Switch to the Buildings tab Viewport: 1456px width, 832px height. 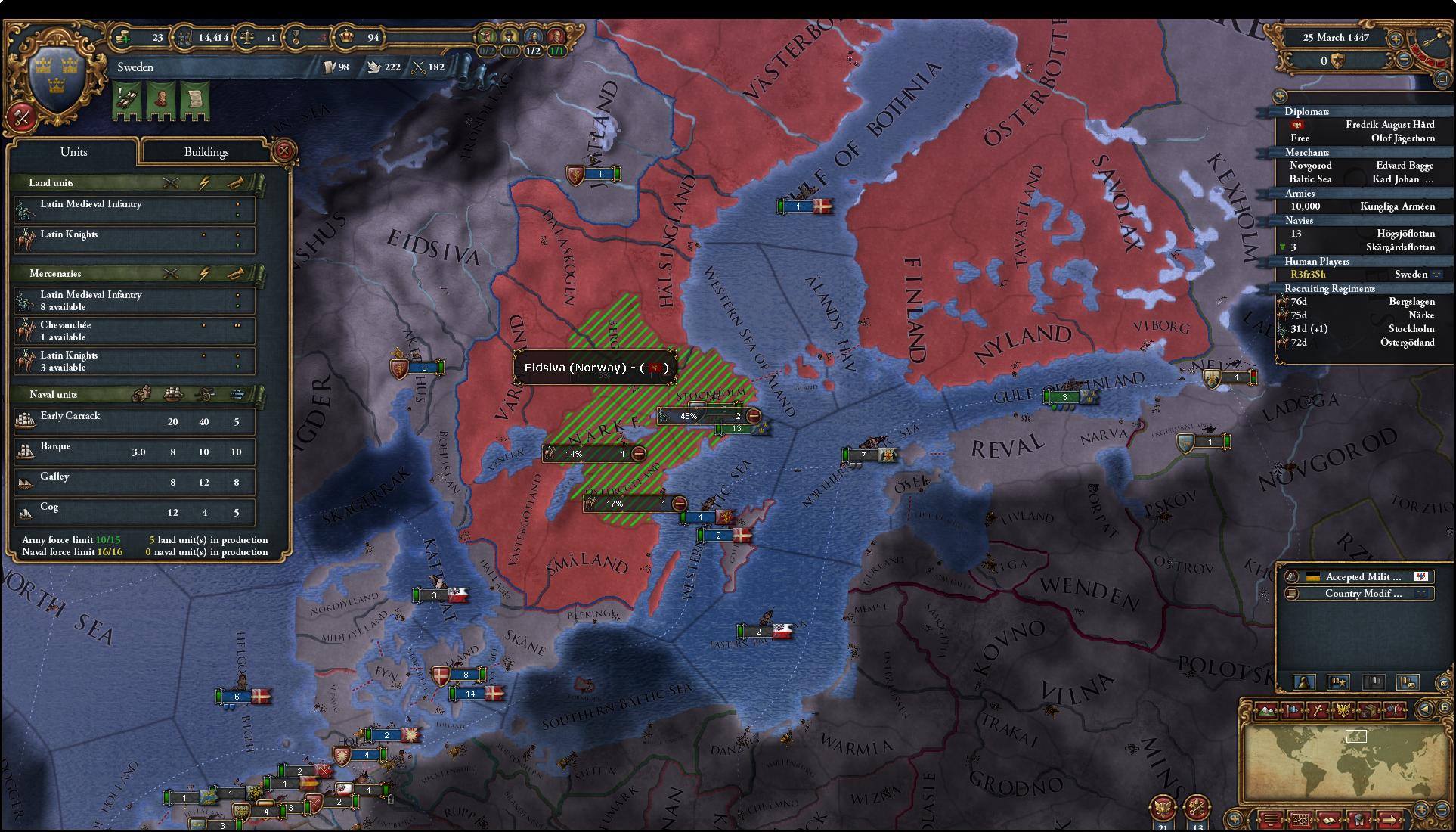pos(206,152)
